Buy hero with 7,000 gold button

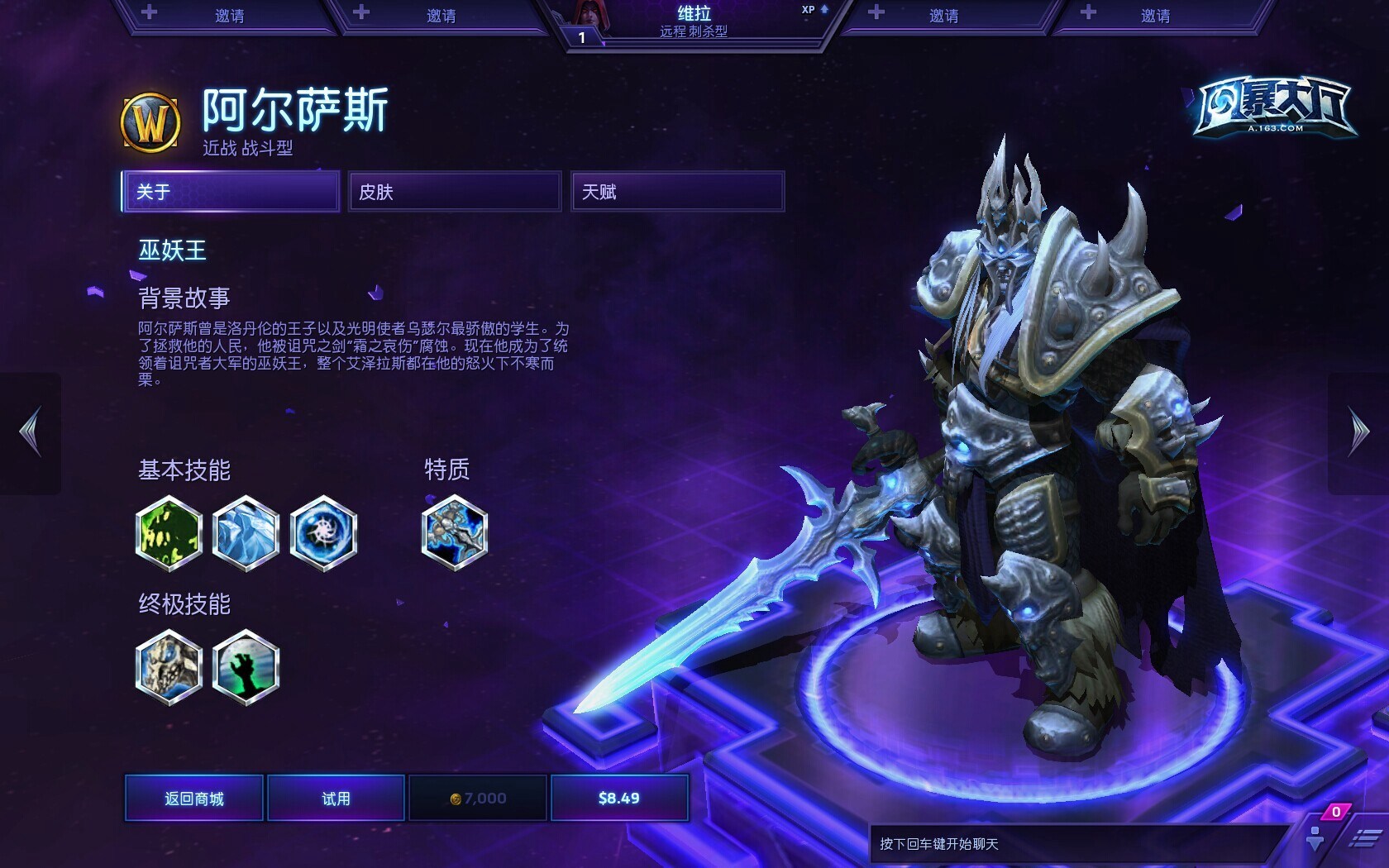coord(478,798)
